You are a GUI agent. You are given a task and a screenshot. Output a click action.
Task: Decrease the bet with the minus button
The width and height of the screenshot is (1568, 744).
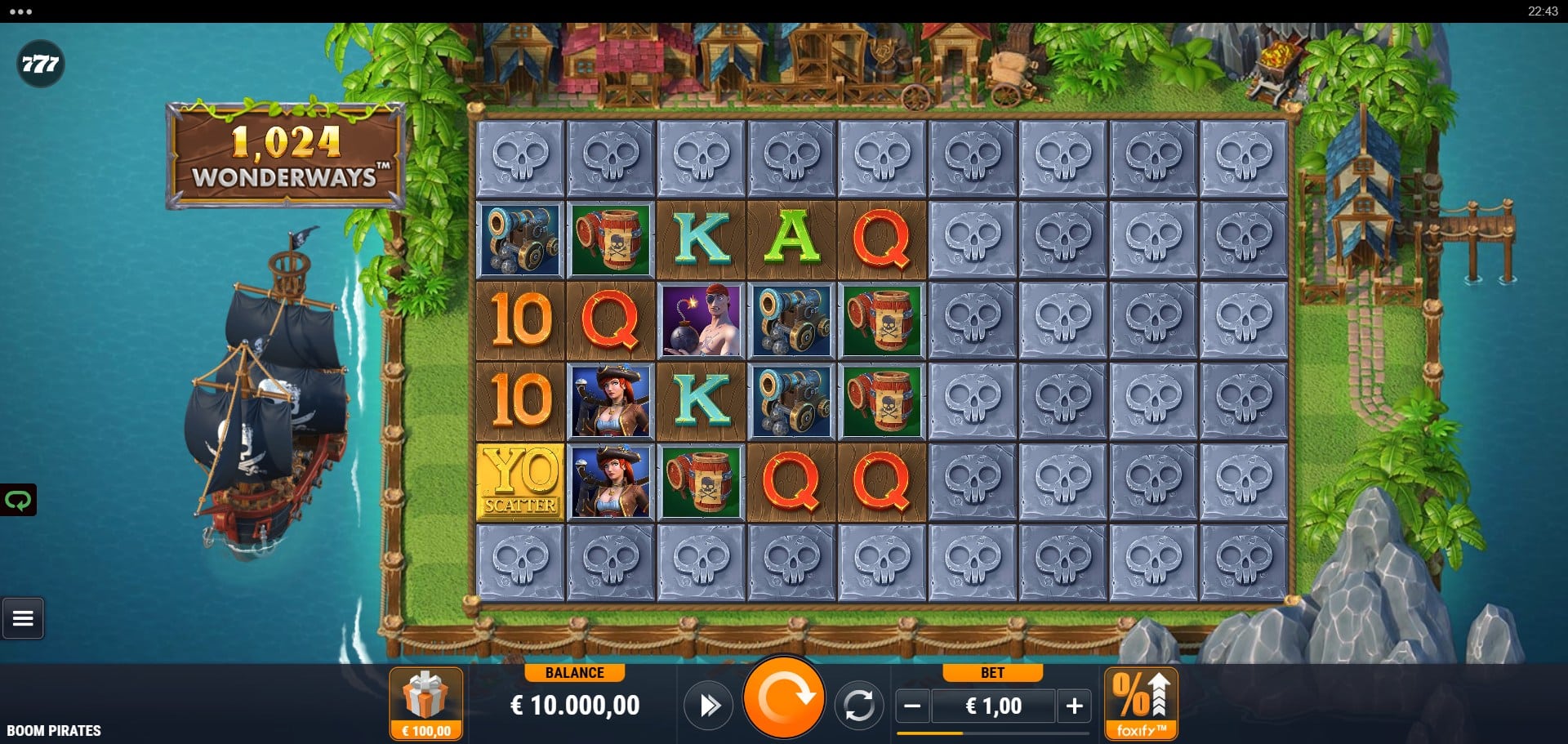click(913, 706)
